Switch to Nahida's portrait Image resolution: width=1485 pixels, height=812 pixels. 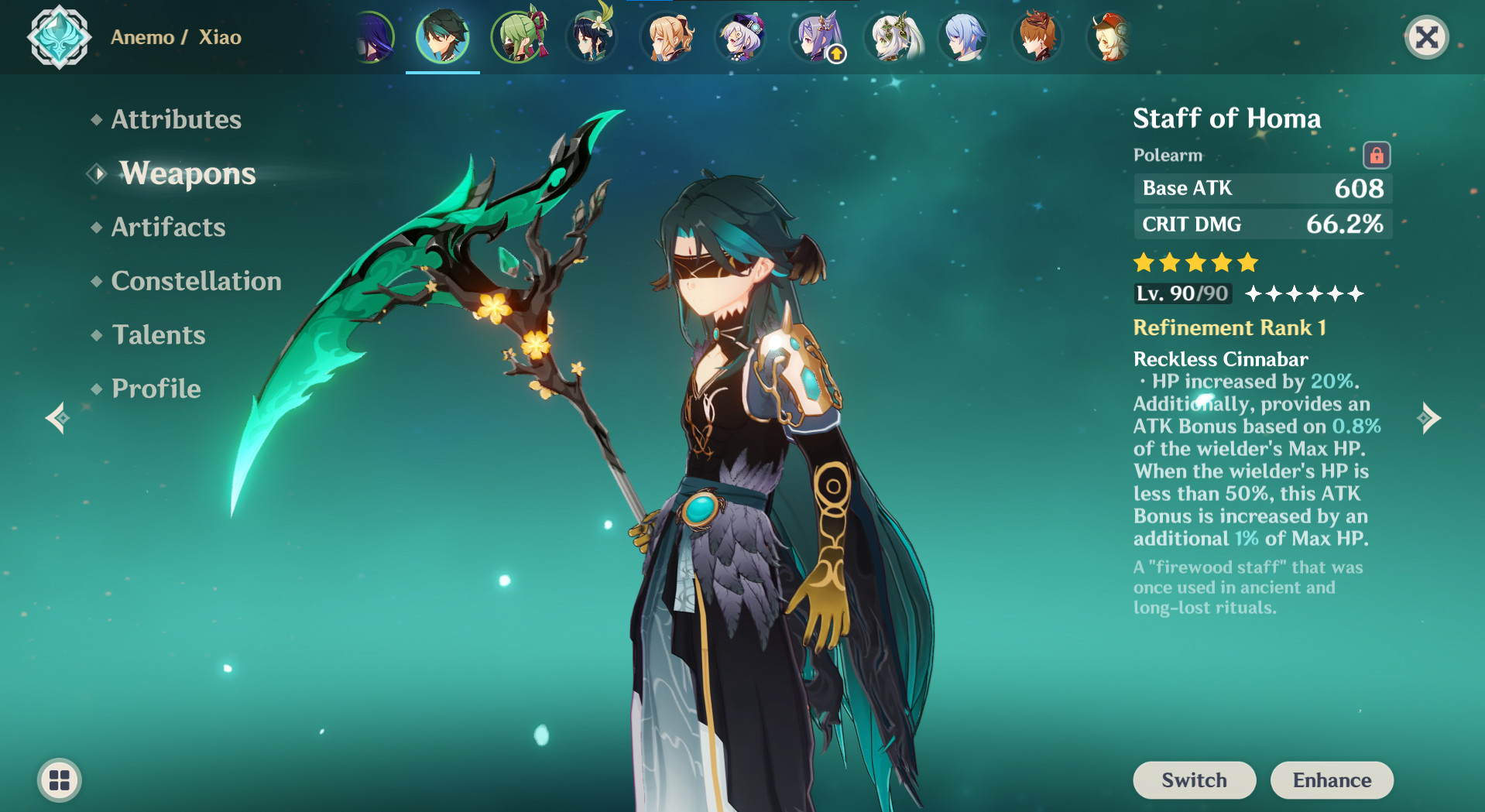(x=890, y=36)
